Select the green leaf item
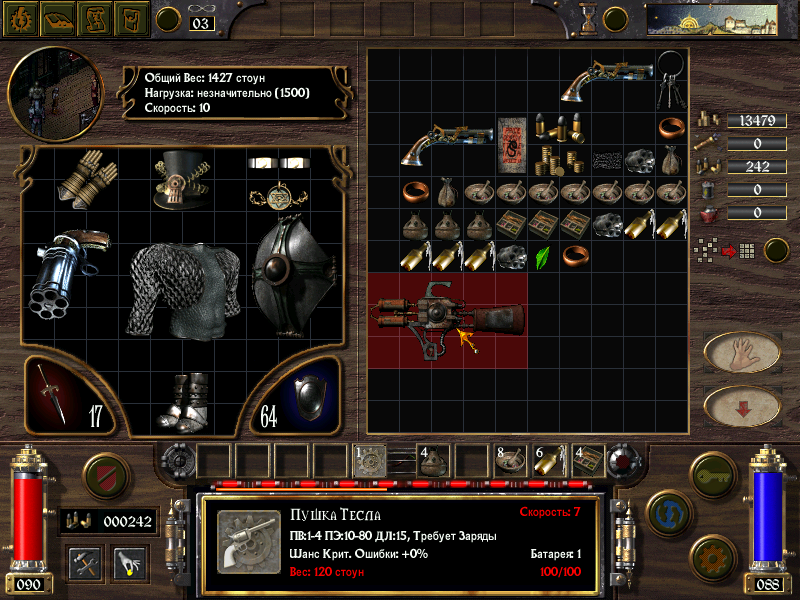800x600 pixels. [543, 257]
